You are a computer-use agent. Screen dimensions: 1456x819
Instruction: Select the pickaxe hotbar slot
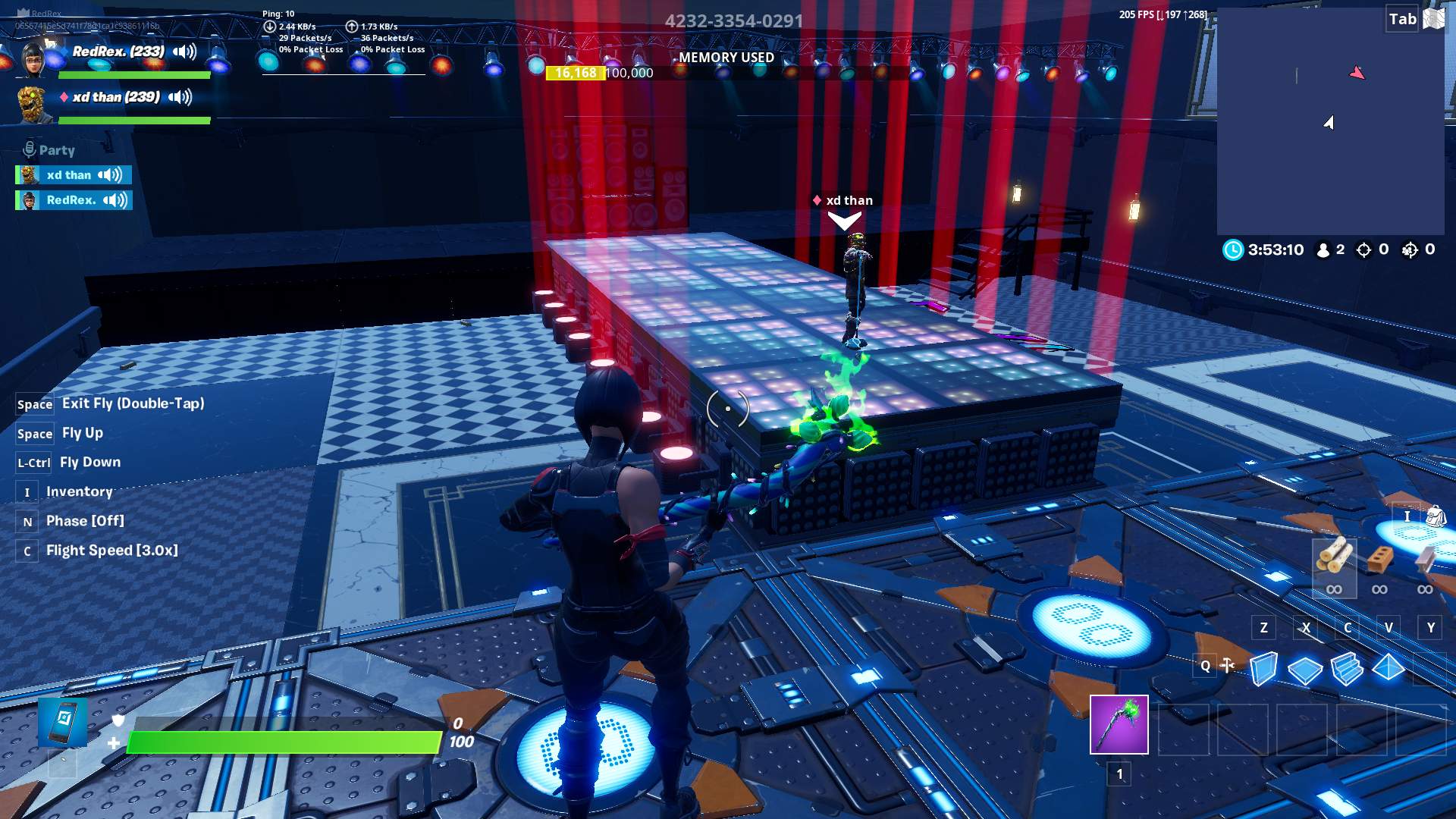[1119, 724]
